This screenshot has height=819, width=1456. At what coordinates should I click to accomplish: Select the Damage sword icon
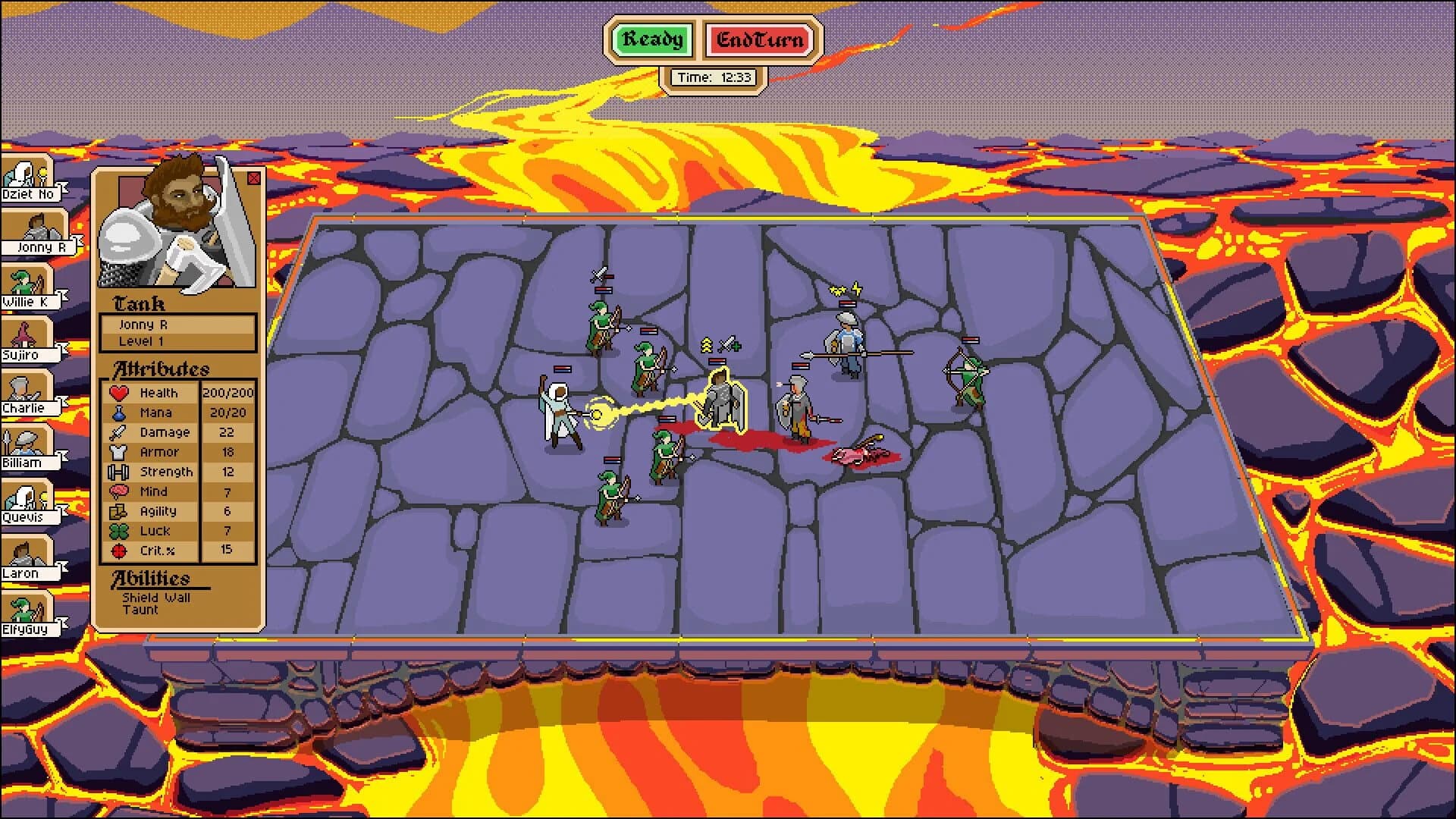click(121, 432)
